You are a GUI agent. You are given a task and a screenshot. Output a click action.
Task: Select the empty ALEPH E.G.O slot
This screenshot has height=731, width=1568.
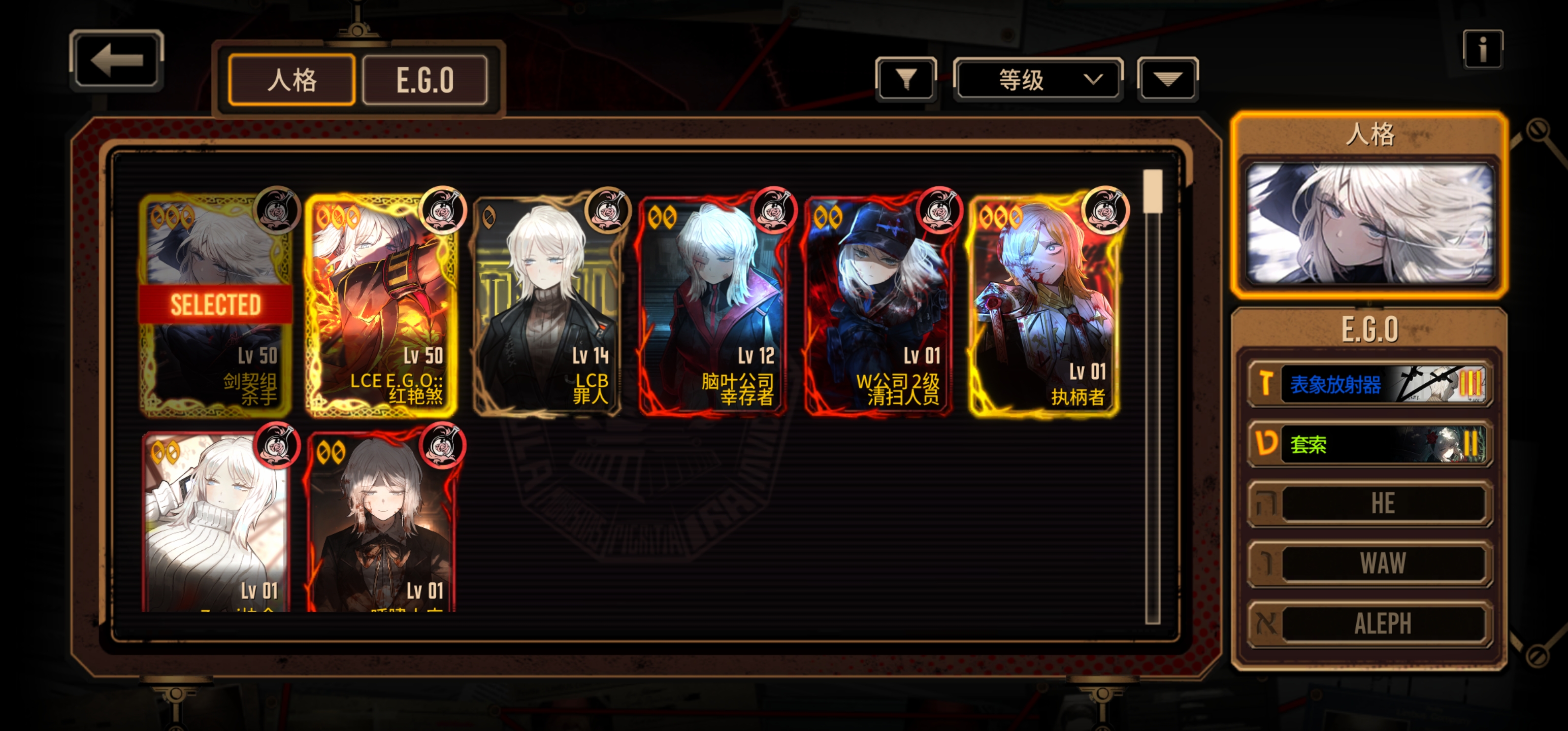pos(1369,623)
